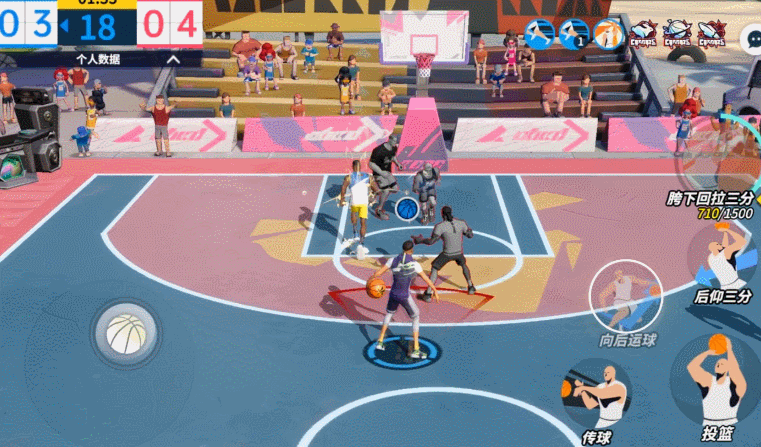Expand the 个人数据 personal stats panel
The image size is (761, 447).
coord(102,59)
